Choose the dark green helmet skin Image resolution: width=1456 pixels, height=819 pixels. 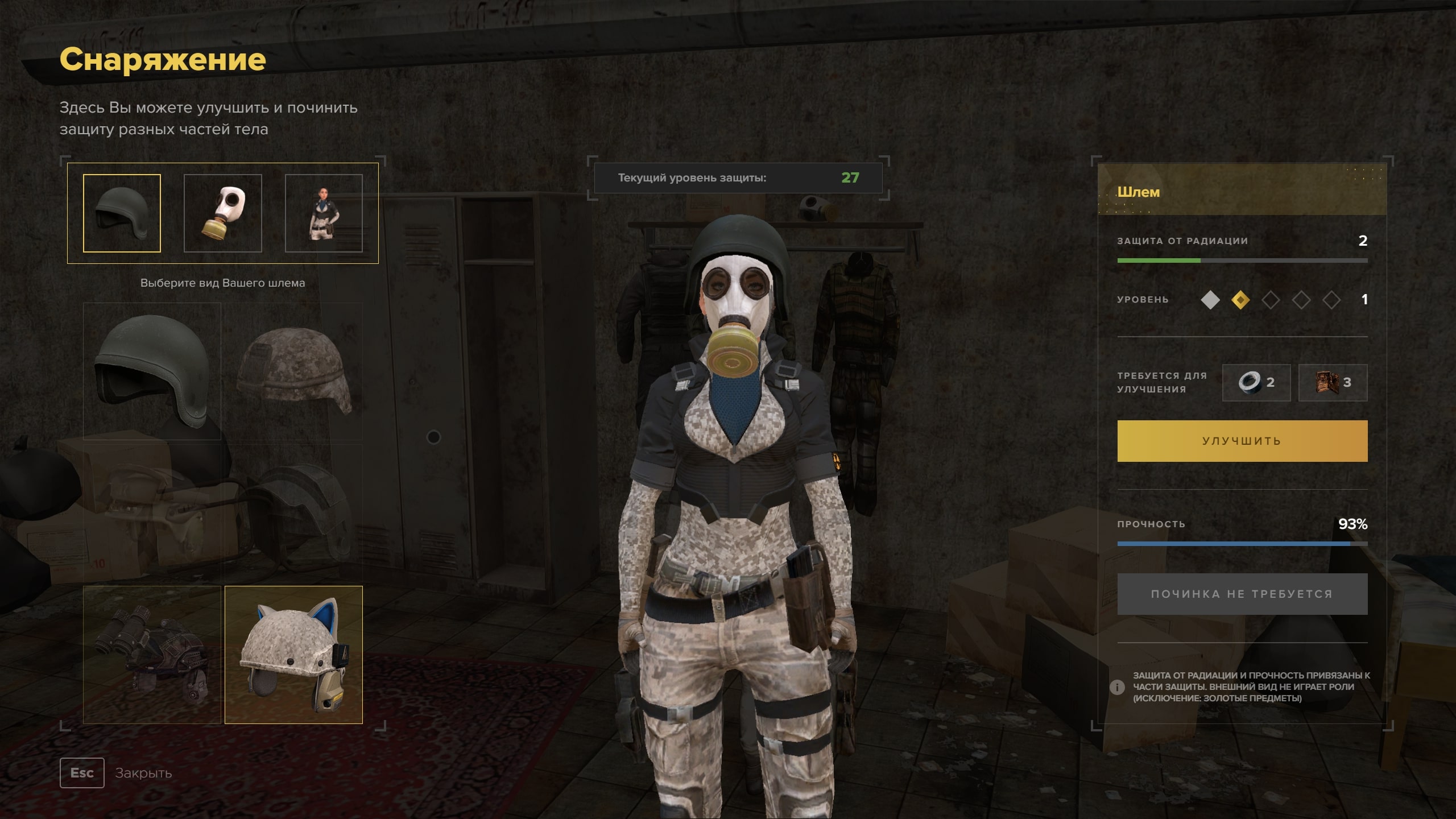click(x=152, y=371)
